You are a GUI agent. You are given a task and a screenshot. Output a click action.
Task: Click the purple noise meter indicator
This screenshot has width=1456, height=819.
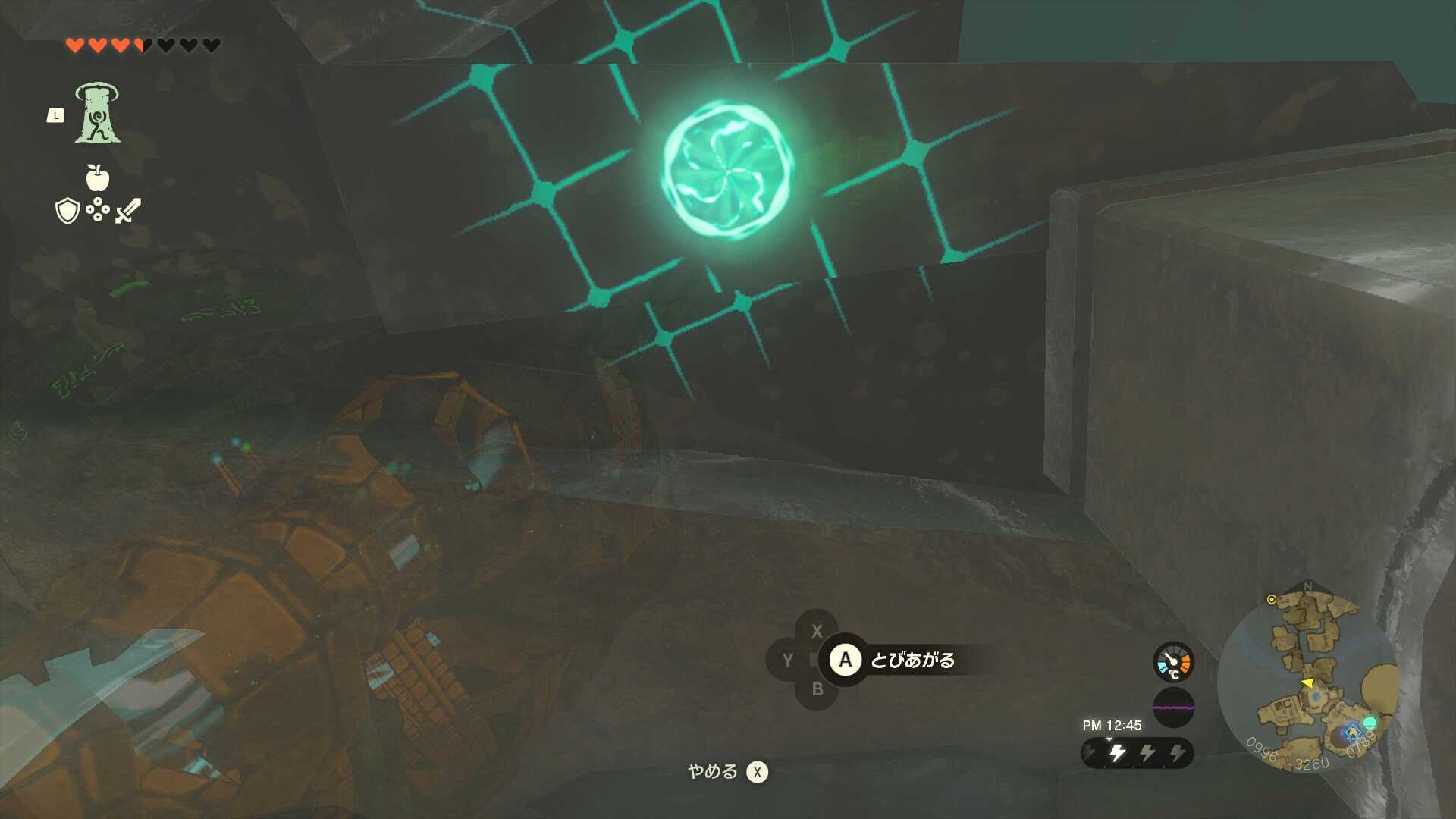[1174, 708]
